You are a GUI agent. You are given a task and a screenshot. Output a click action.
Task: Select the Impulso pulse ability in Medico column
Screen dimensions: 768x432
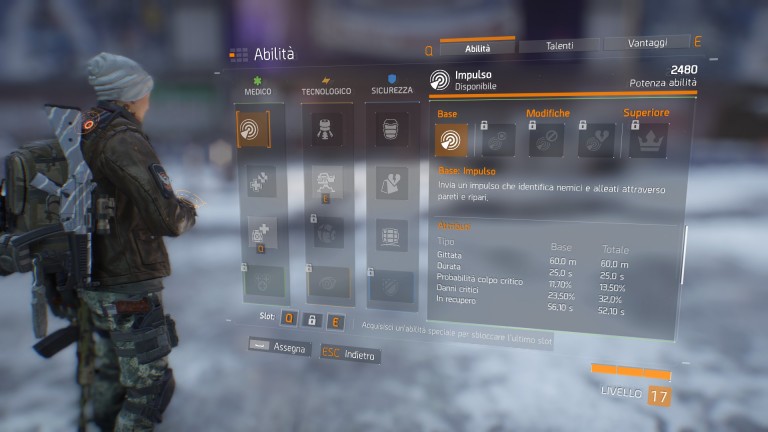tap(252, 130)
